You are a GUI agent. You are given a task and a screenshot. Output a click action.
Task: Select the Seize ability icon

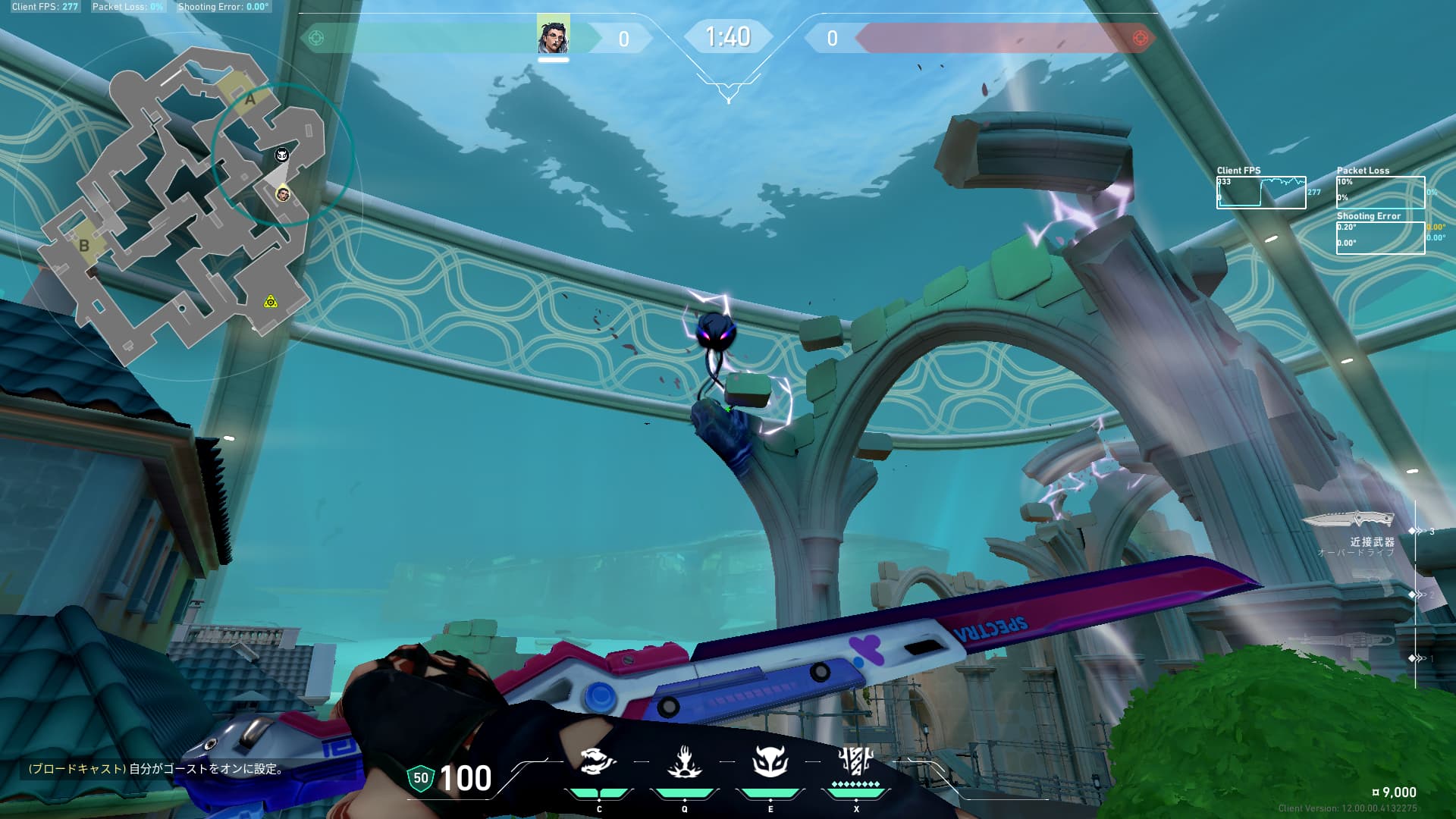684,761
